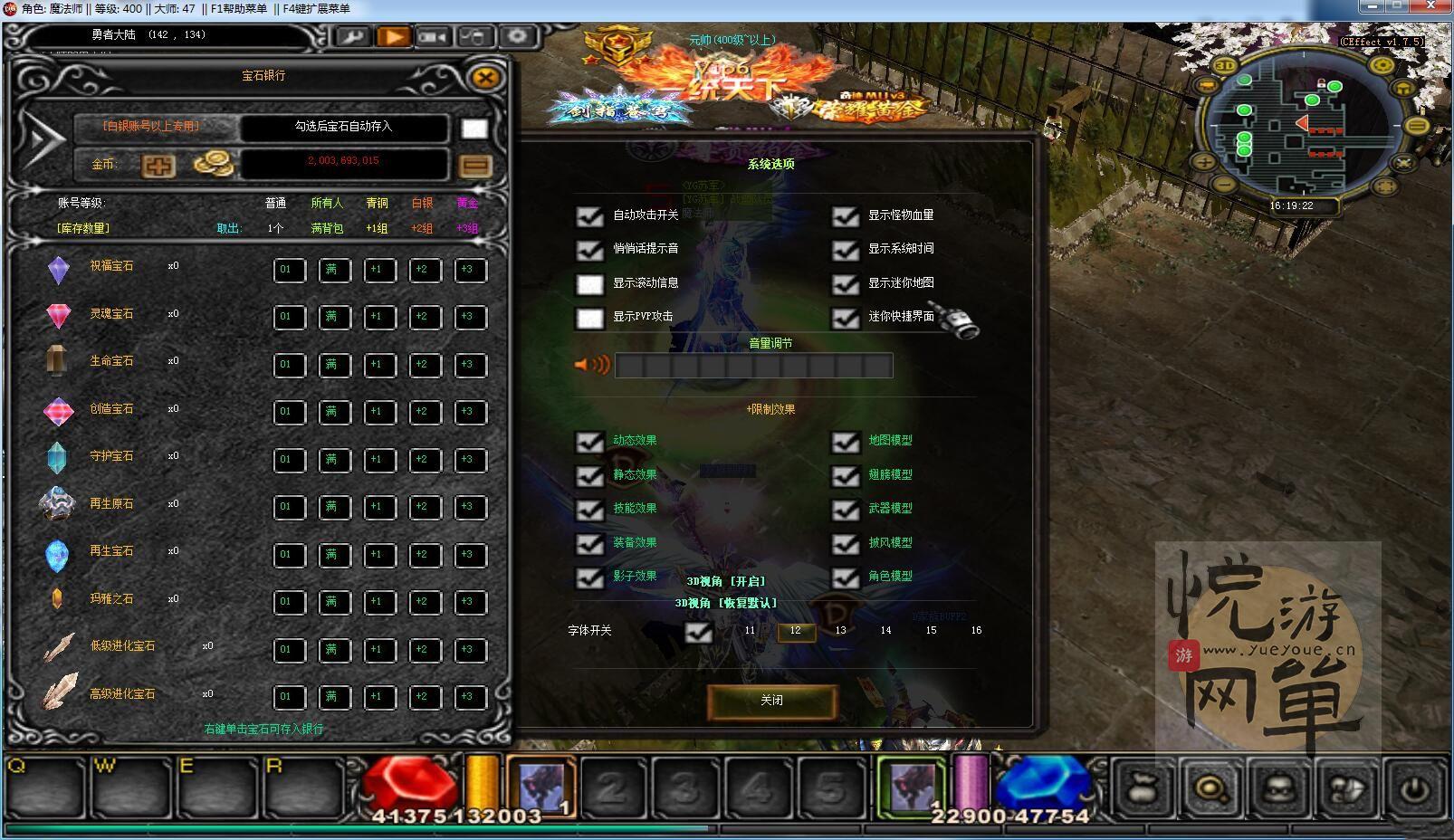Toggle the 翅膀模型 checkbox
1454x840 pixels.
pos(846,476)
